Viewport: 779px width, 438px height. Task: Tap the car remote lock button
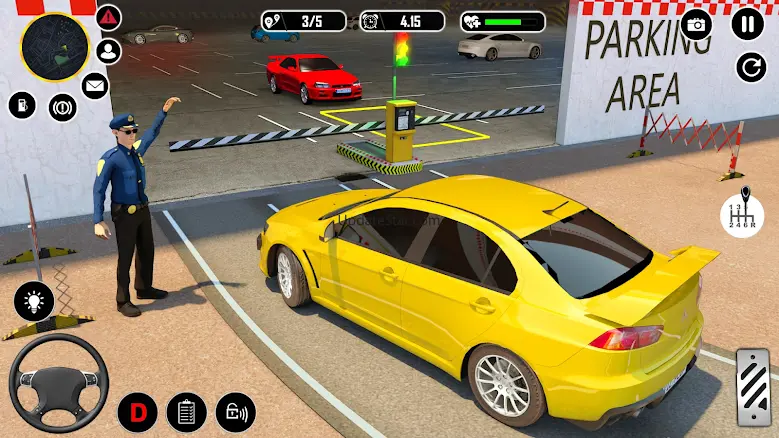coord(235,412)
